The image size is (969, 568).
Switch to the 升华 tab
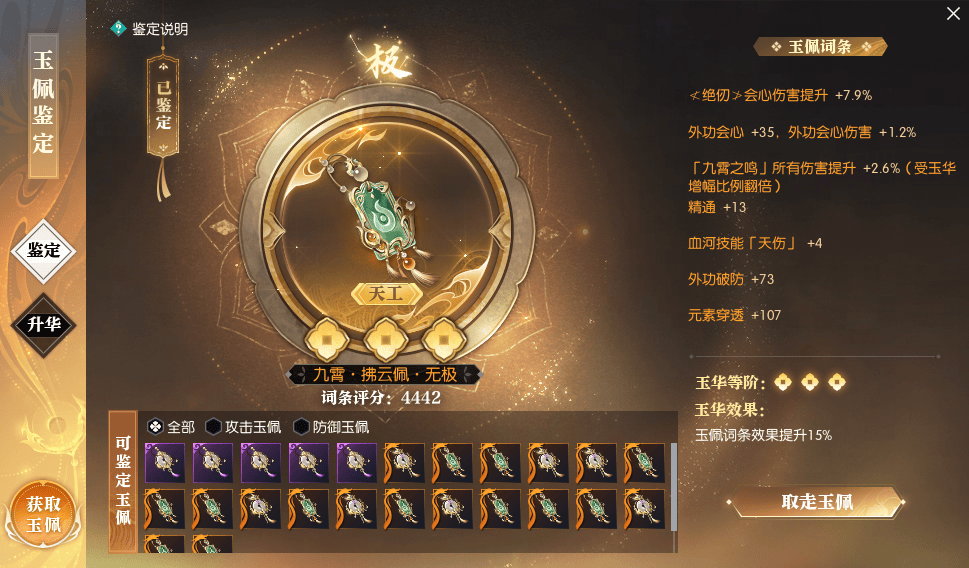[x=43, y=323]
